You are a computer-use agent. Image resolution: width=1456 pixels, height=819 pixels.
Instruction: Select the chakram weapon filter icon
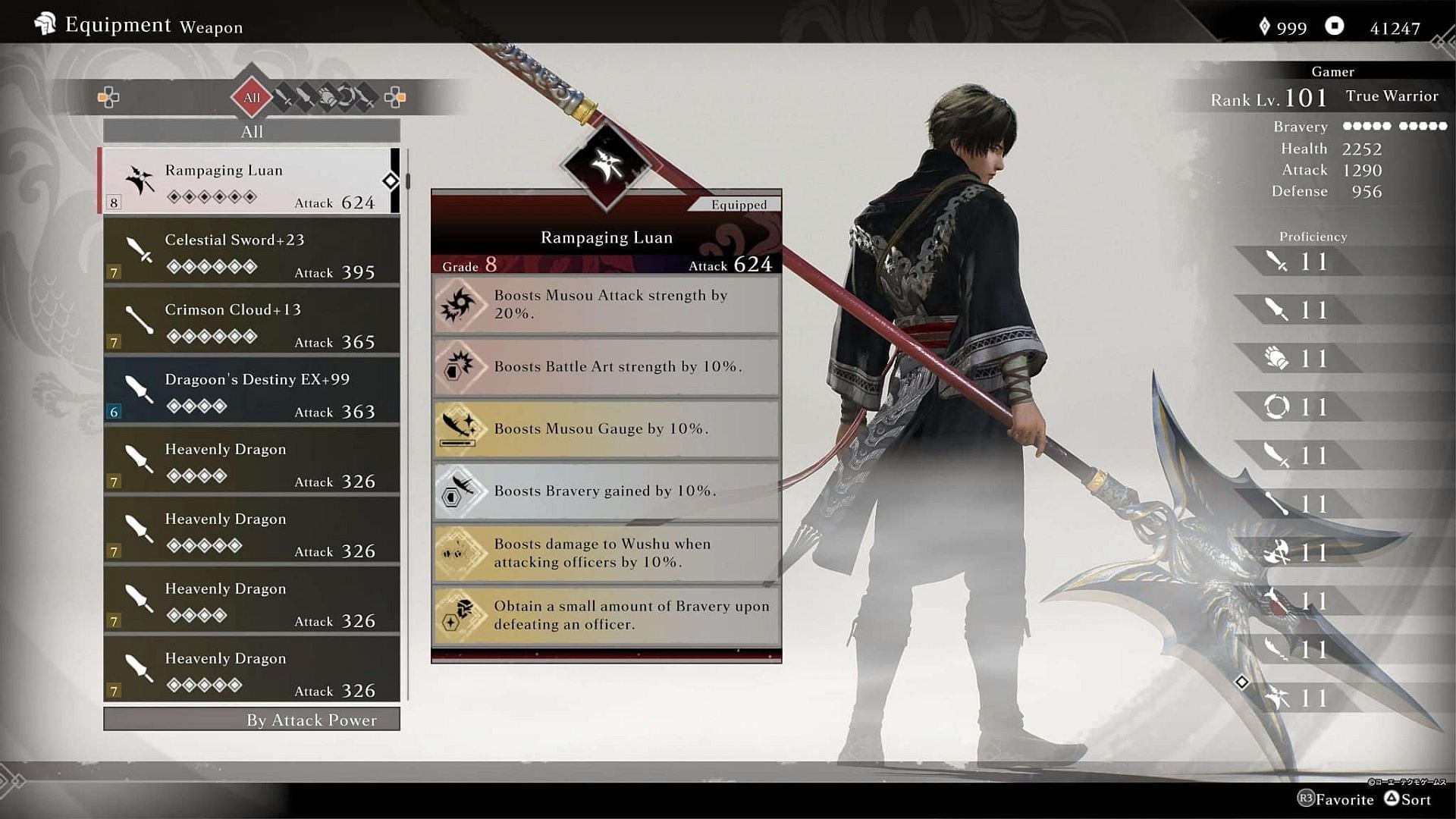click(347, 96)
